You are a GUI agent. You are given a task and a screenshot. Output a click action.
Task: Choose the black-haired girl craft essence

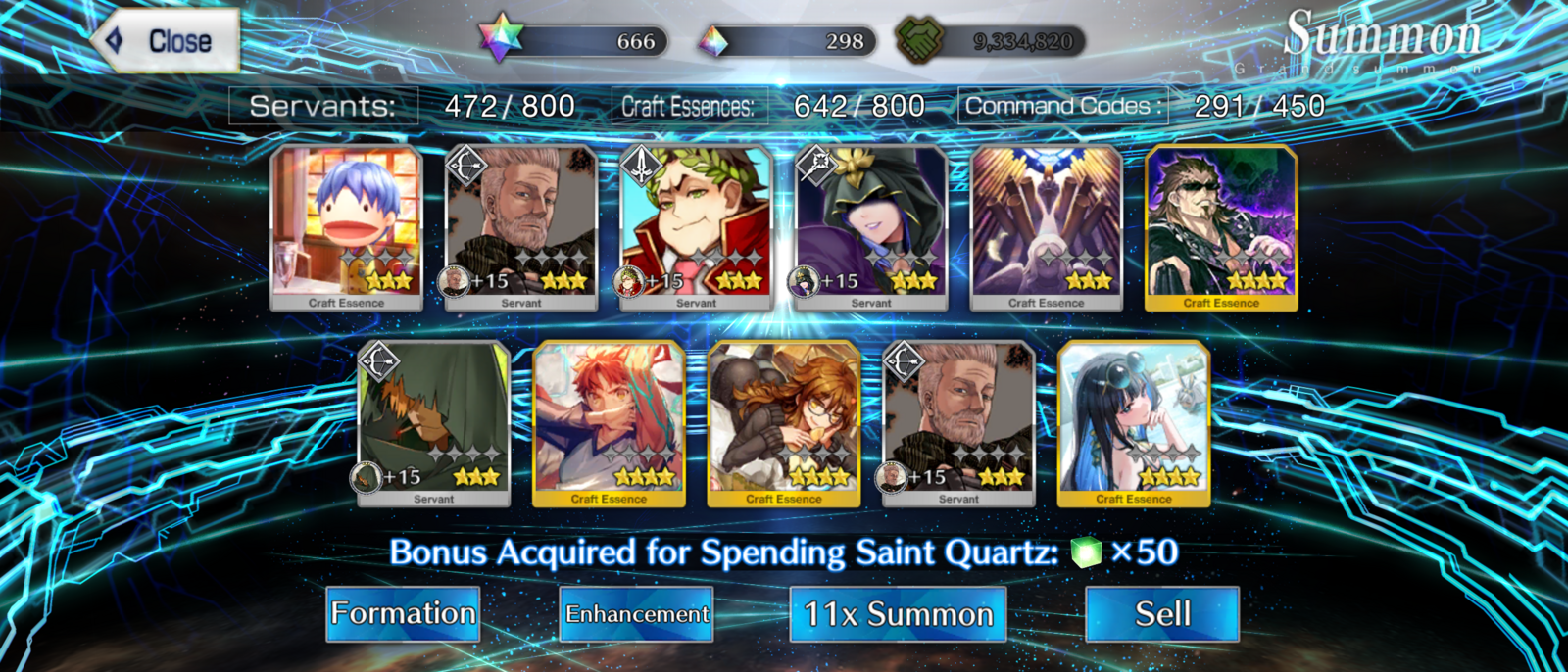click(1134, 423)
